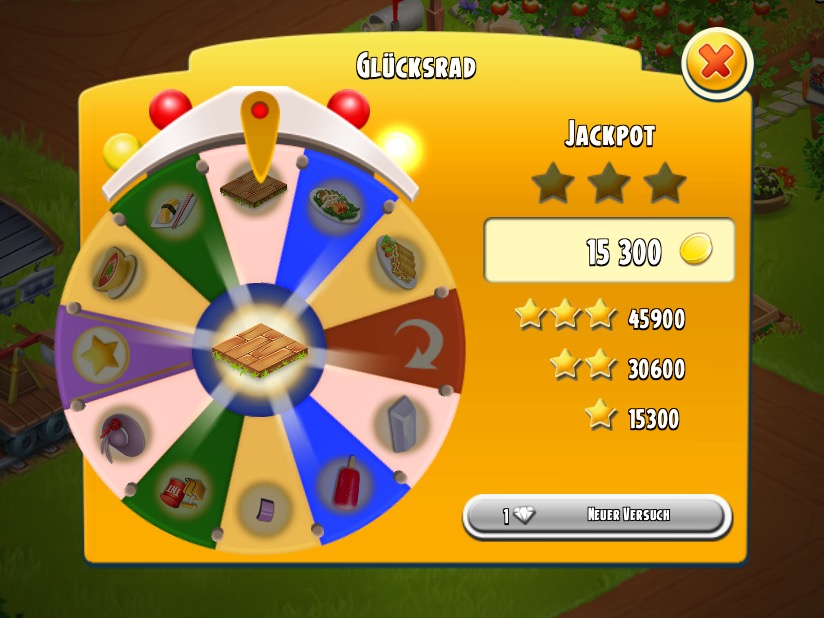Click the Neuer Versuch button
Viewport: 824px width, 618px height.
point(597,516)
